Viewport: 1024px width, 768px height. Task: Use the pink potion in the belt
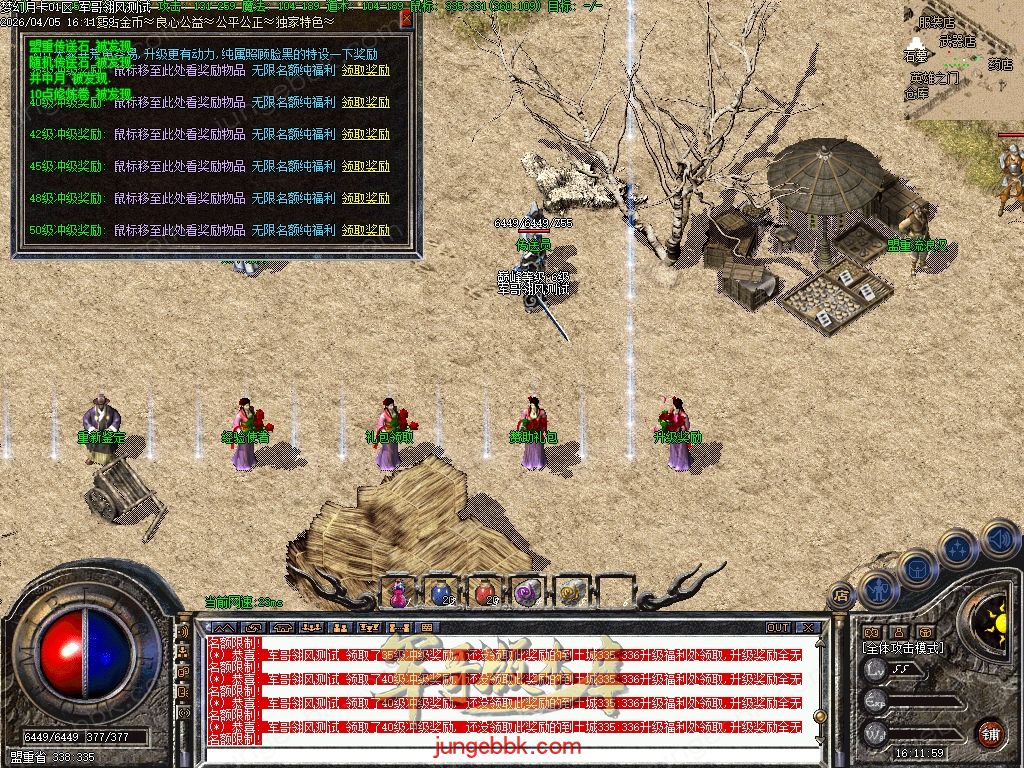(x=399, y=593)
